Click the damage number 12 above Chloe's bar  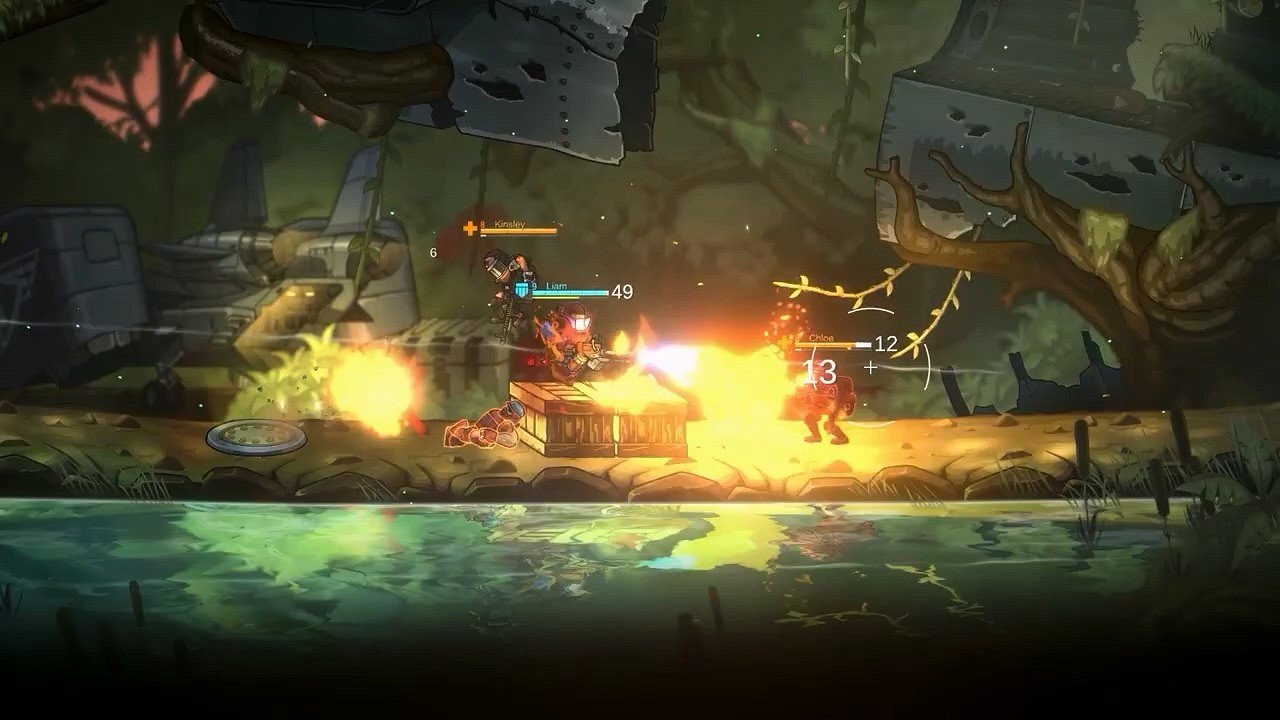(885, 344)
